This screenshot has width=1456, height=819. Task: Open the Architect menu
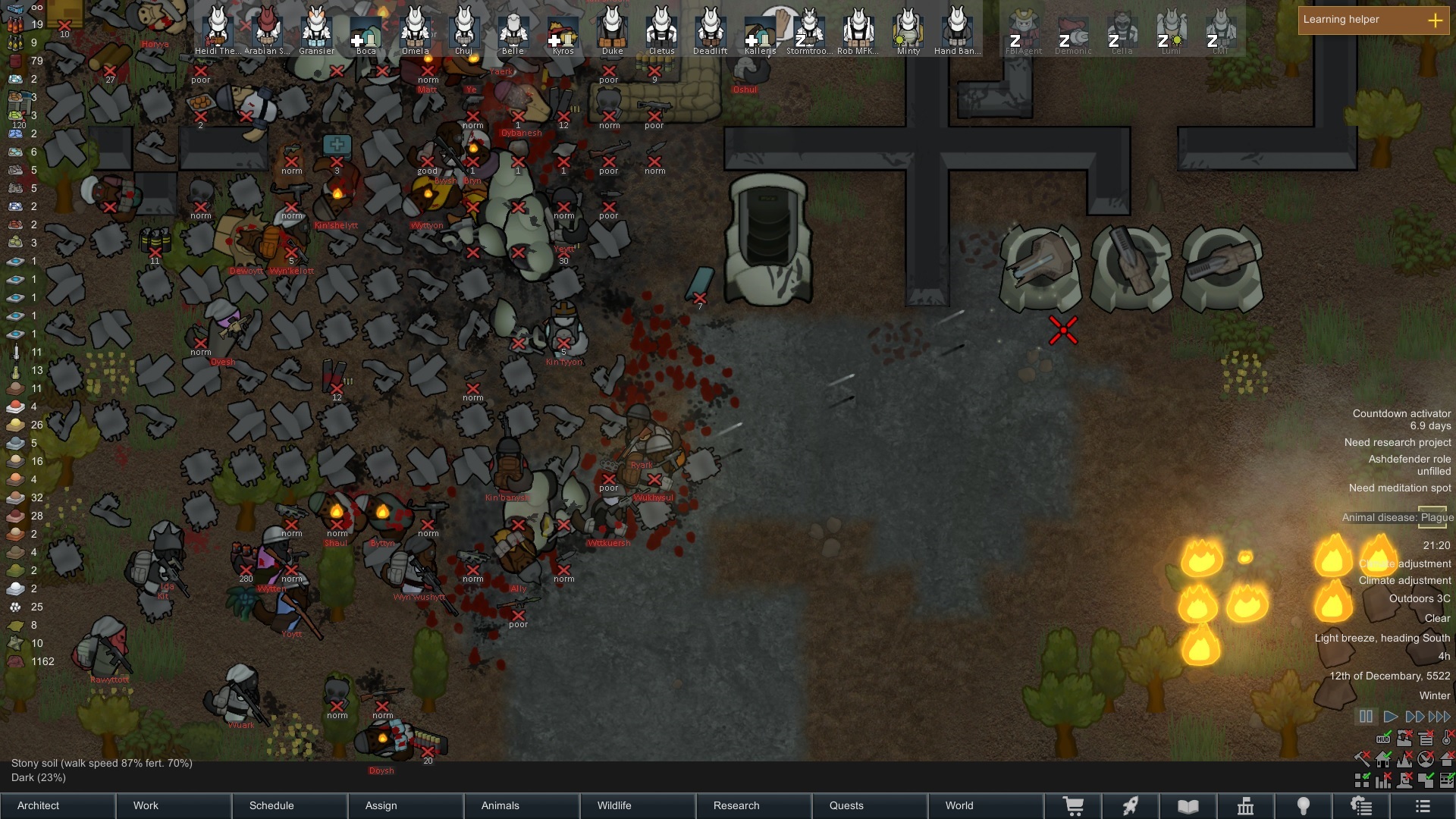58,805
